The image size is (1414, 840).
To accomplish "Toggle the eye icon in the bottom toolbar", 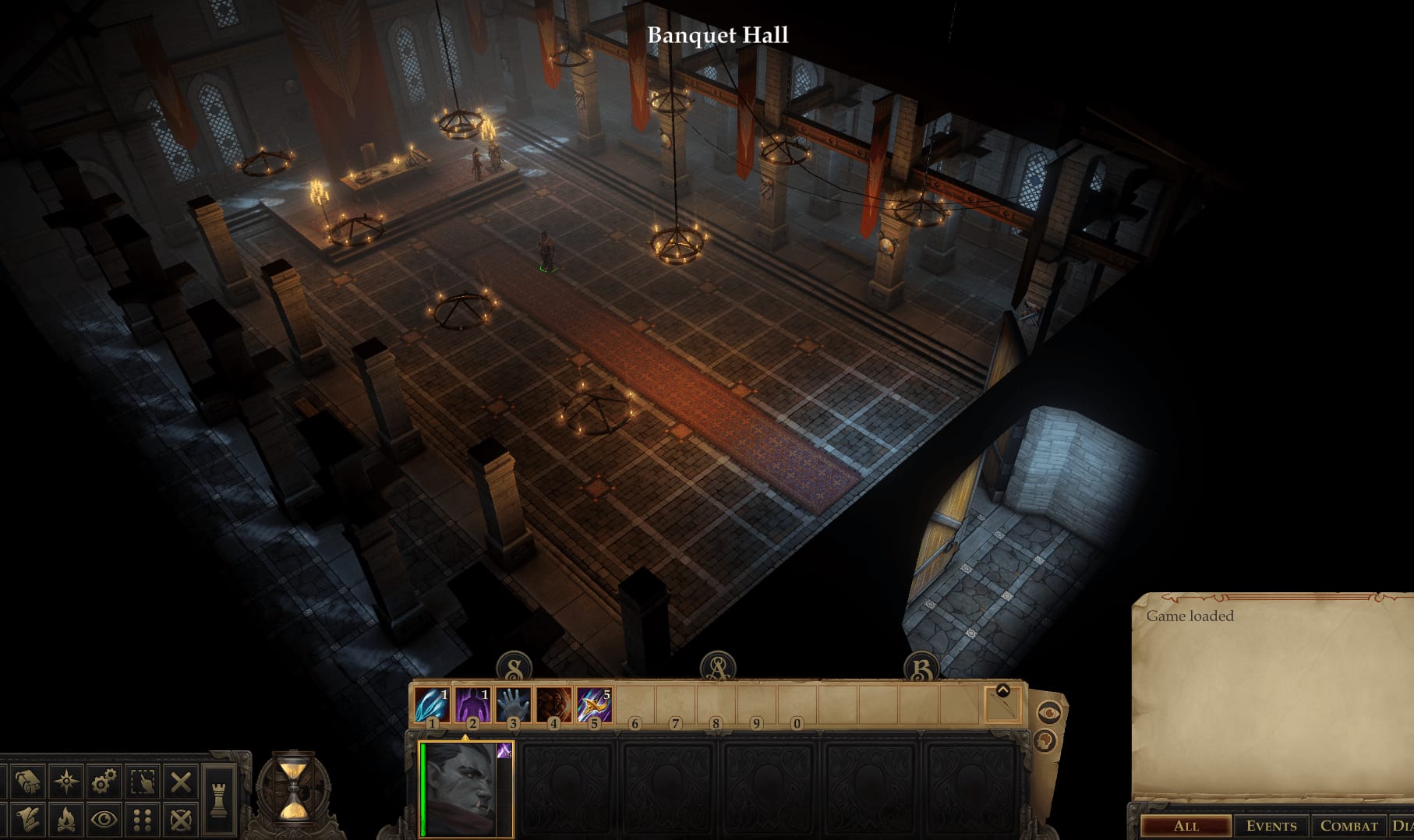I will tap(104, 819).
